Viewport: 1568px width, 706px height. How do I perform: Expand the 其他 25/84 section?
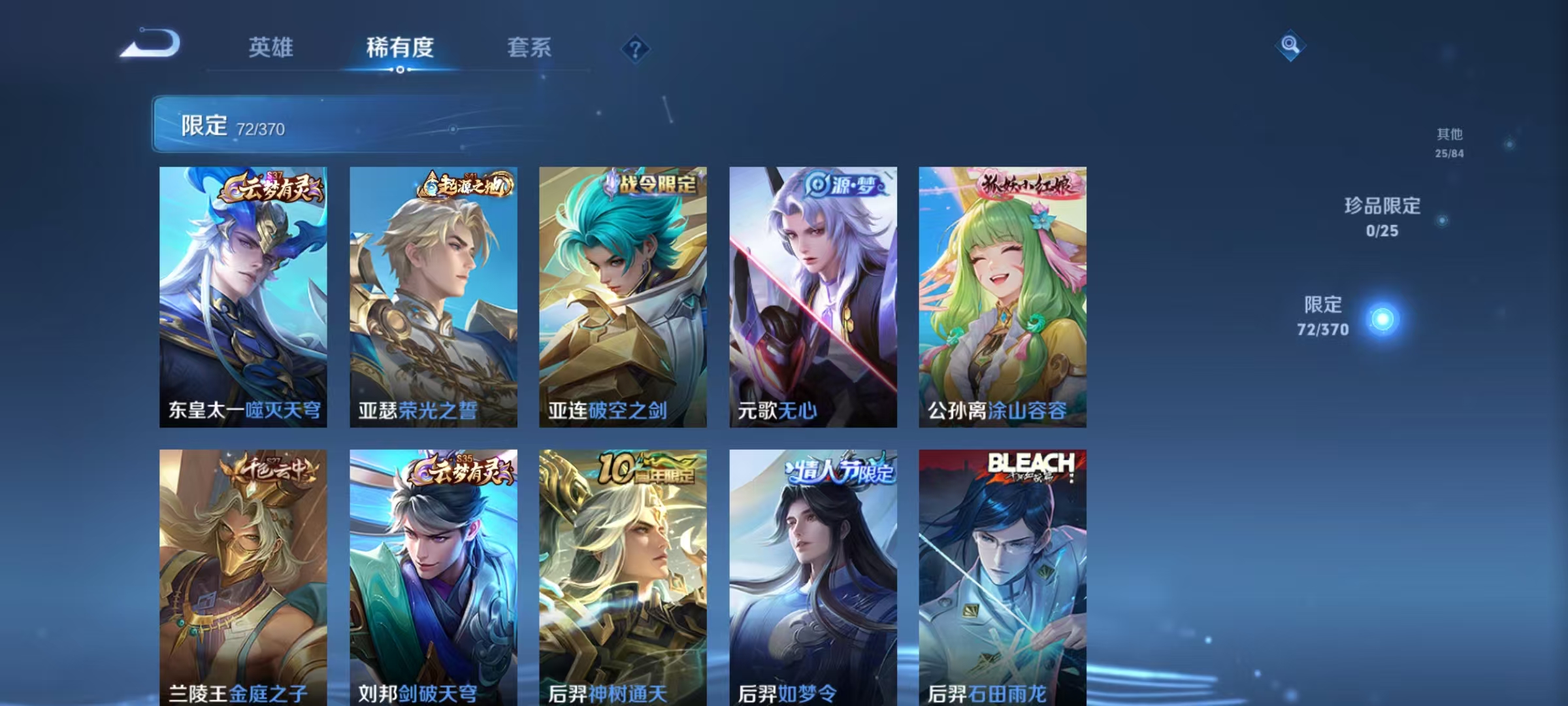[1450, 144]
